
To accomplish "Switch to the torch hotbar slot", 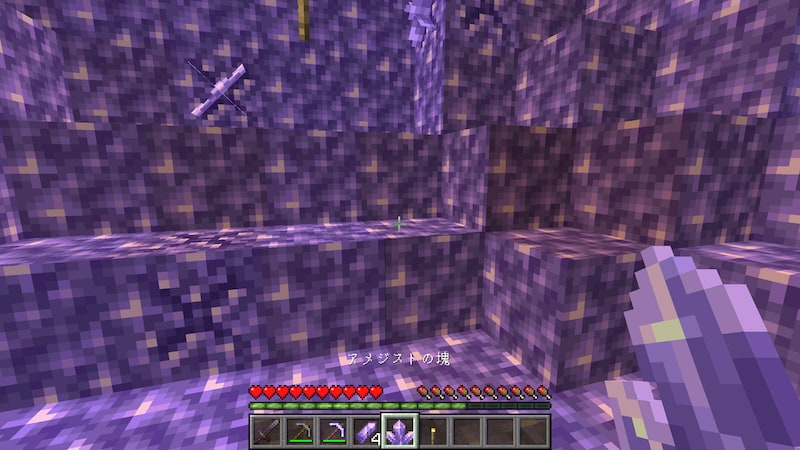I will coord(433,432).
